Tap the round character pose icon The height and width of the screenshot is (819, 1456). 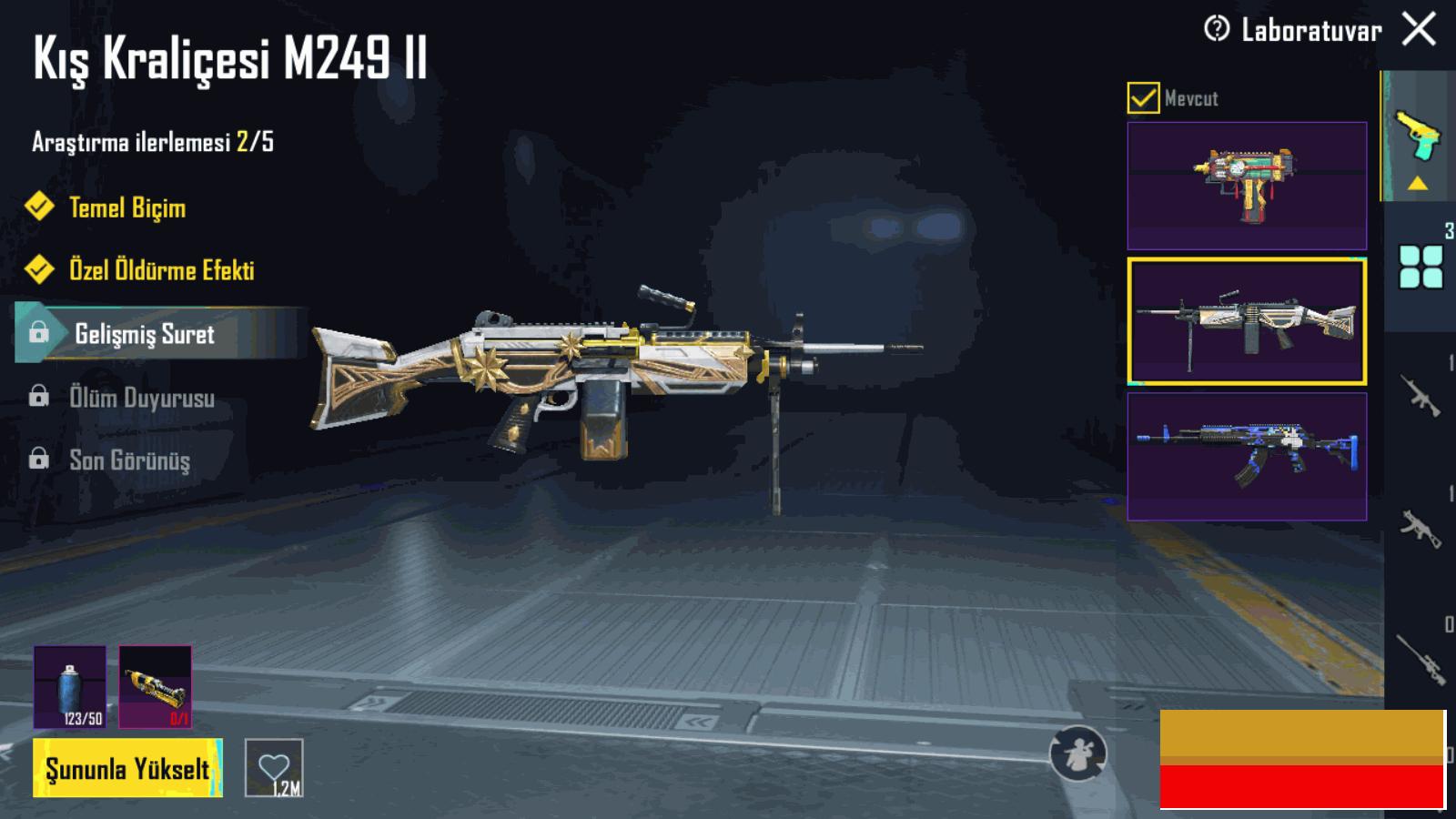(1078, 753)
